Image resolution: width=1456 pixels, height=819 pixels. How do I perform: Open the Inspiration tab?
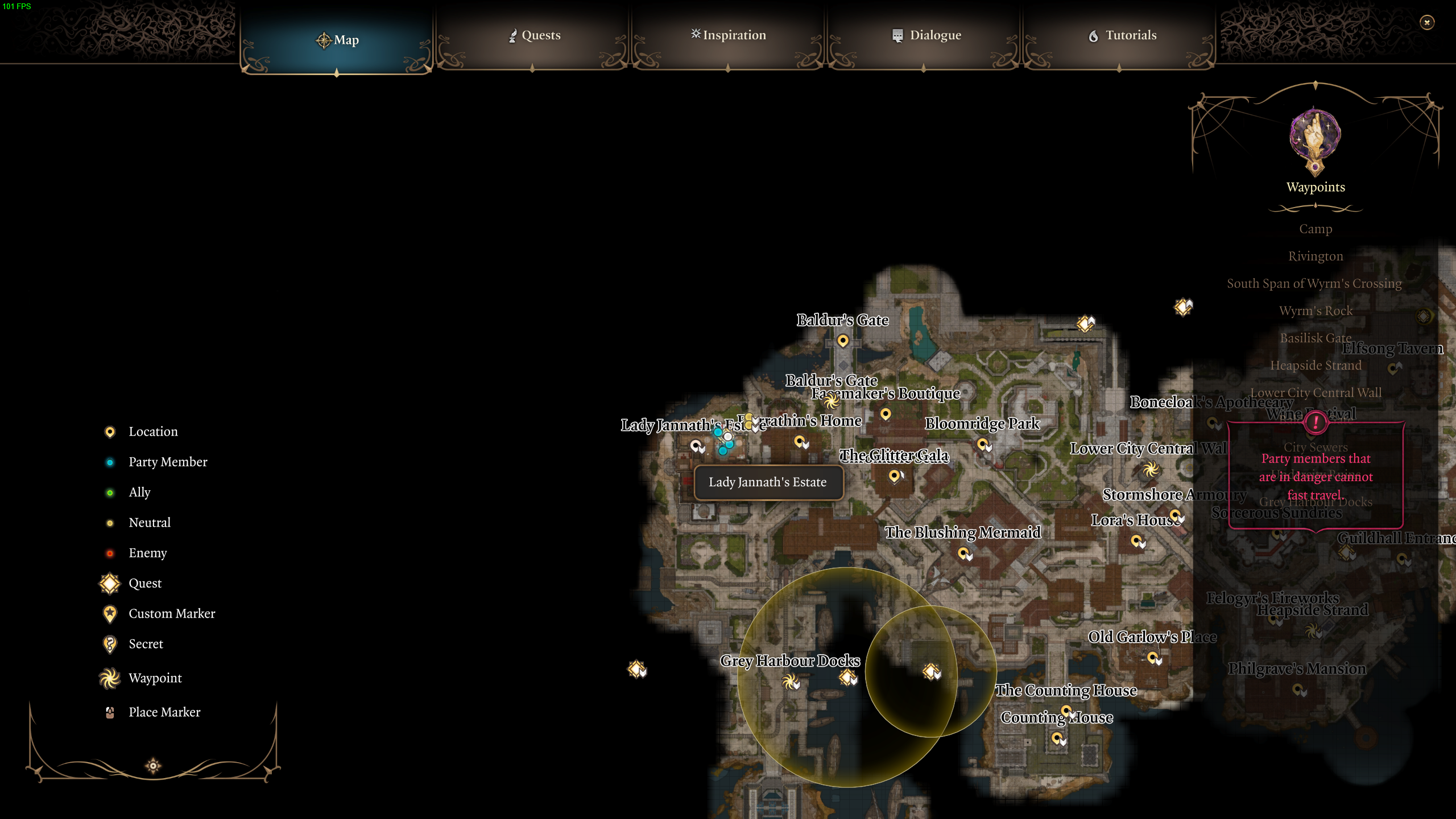click(x=728, y=35)
